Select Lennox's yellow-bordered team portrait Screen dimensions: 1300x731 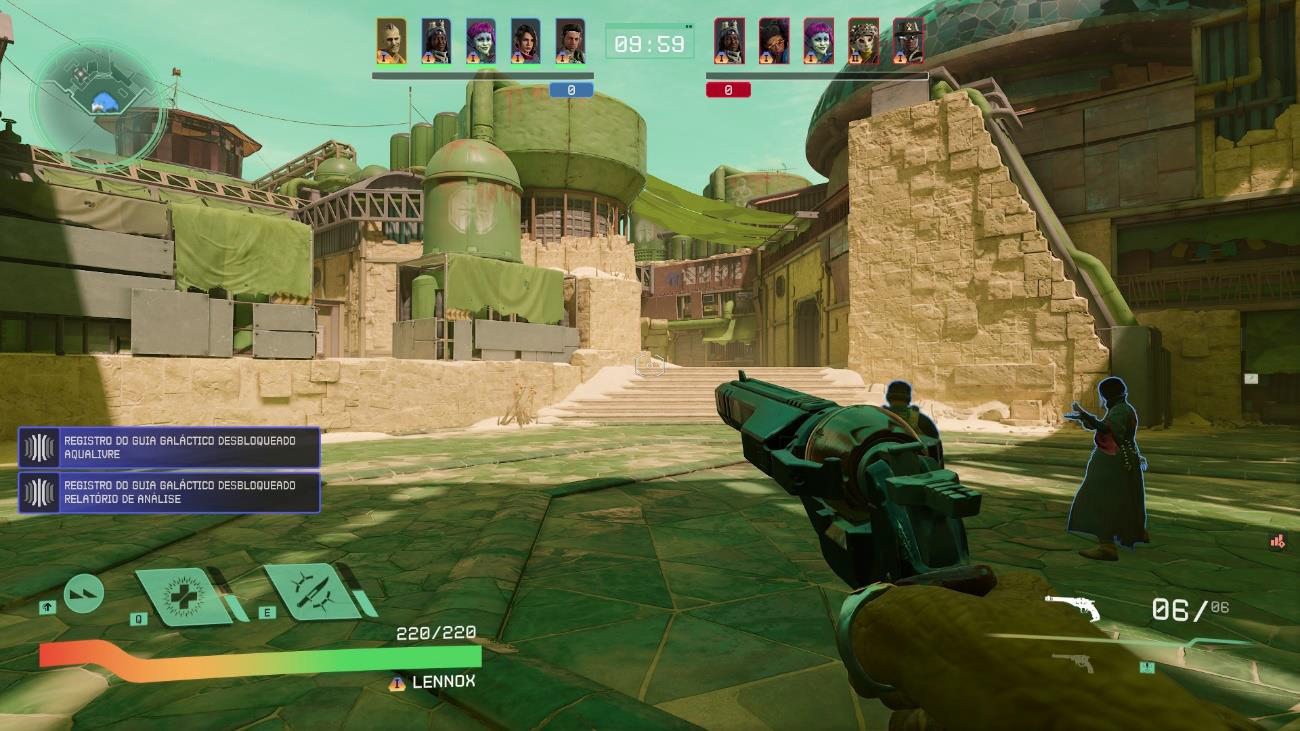pos(391,42)
